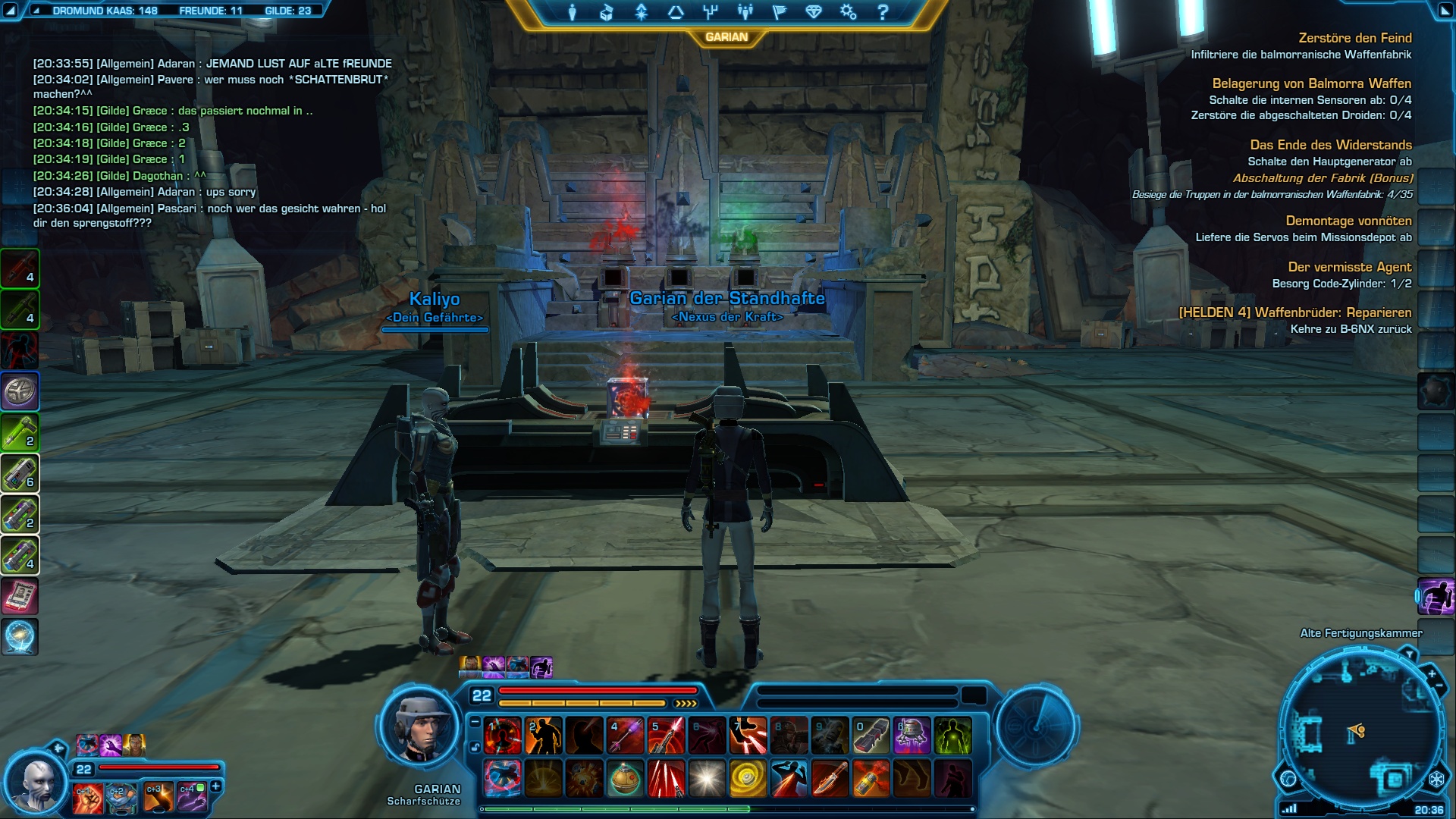The height and width of the screenshot is (819, 1456).
Task: Use the green glowing figure ability
Action: (x=952, y=736)
